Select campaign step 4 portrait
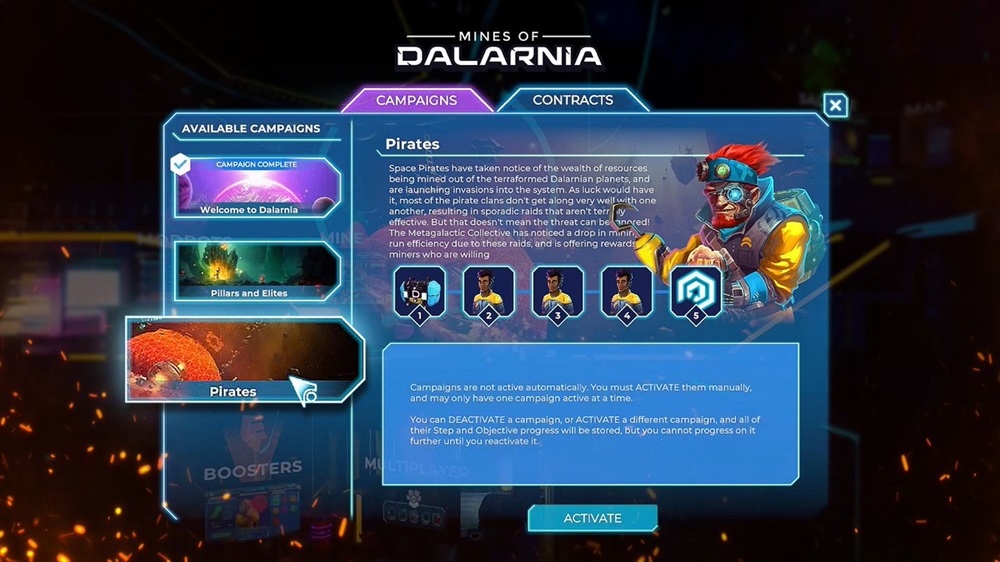1000x562 pixels. (x=626, y=293)
